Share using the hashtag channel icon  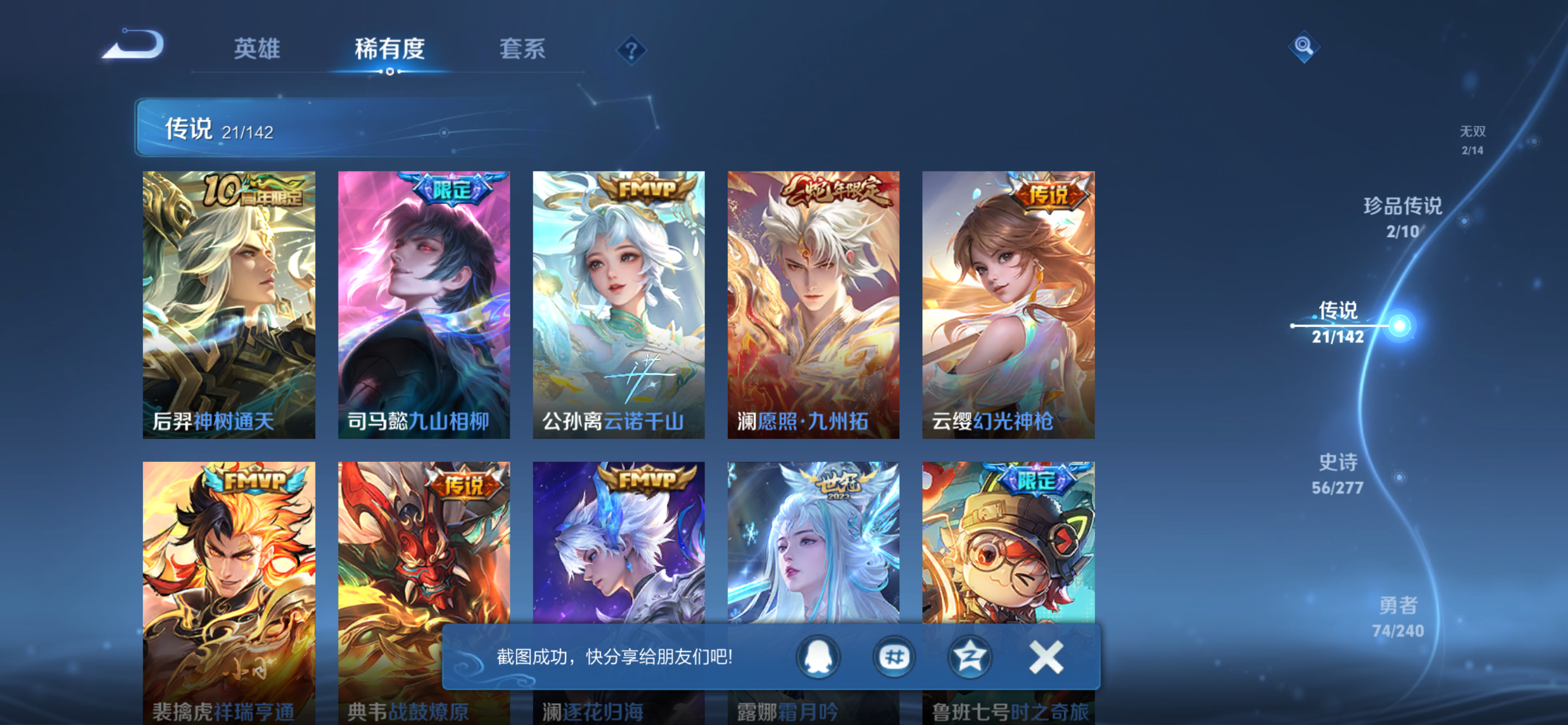pos(895,657)
